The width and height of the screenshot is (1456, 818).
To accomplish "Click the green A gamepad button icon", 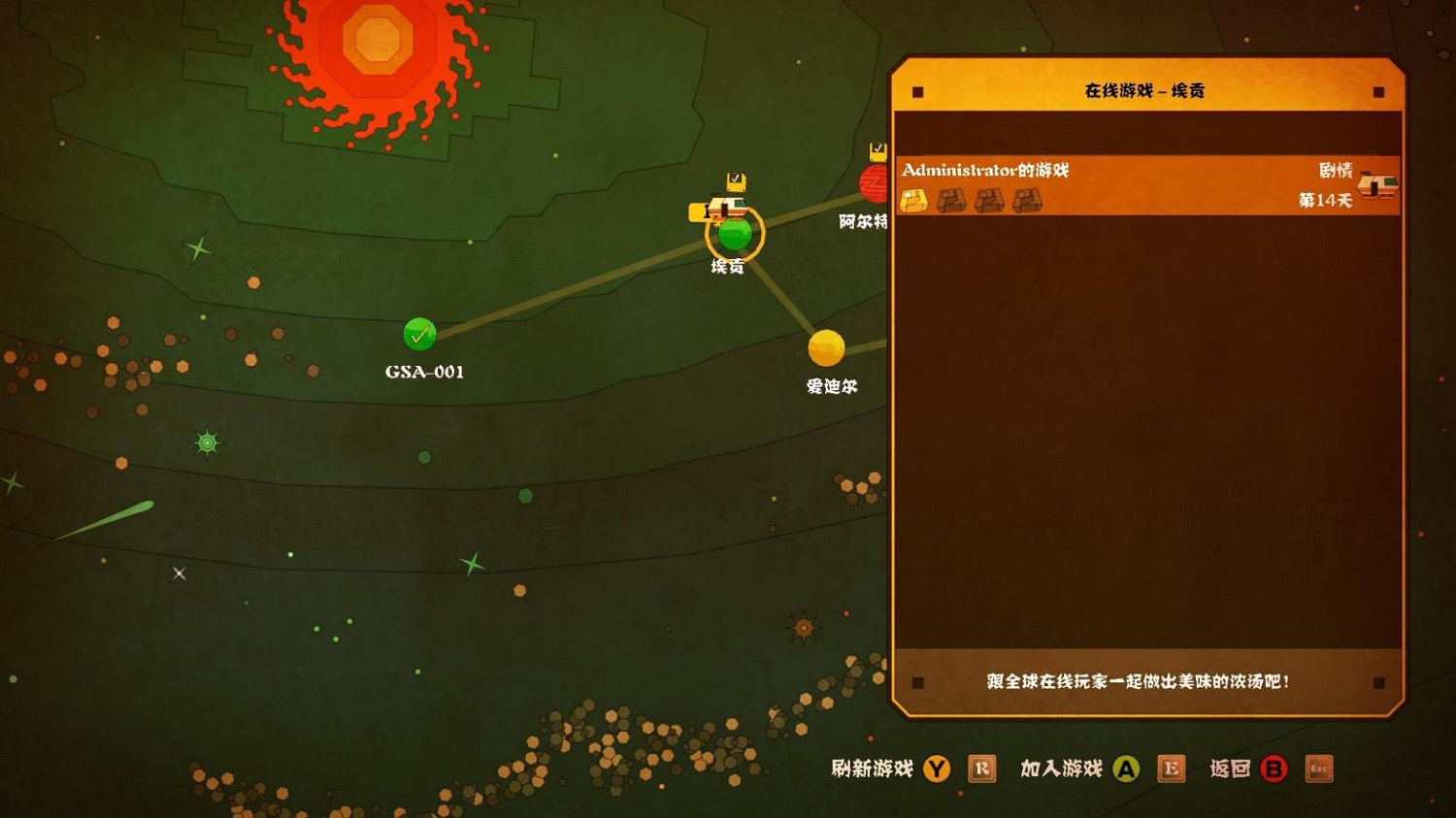I will click(1126, 768).
